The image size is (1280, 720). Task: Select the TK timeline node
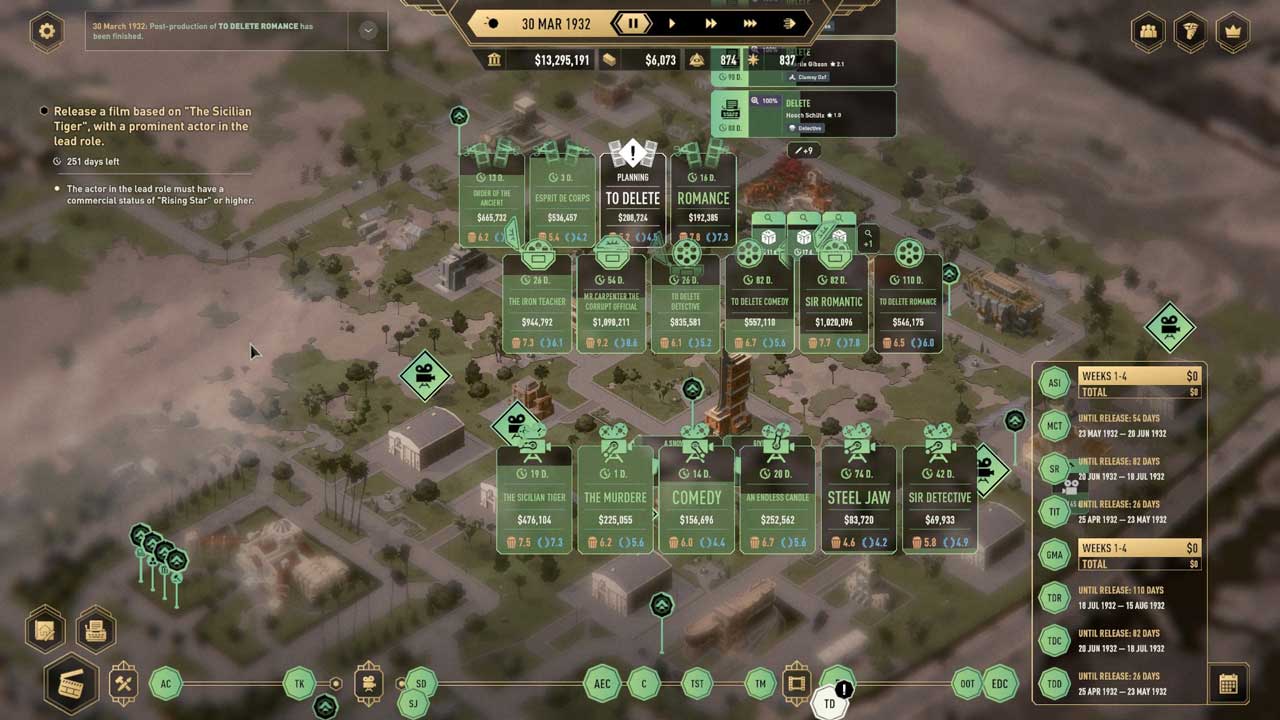click(x=299, y=684)
